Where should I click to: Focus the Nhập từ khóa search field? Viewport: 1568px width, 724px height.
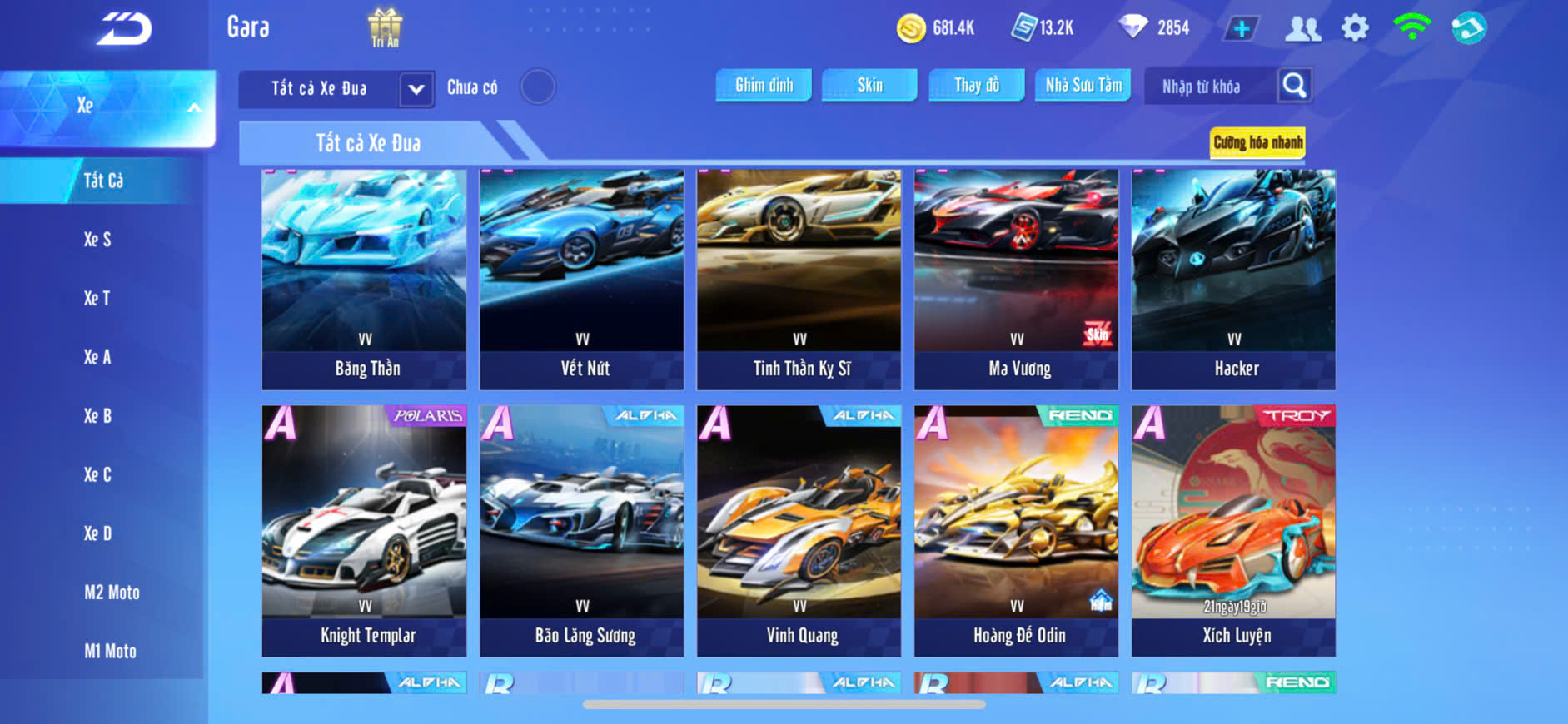[1207, 87]
